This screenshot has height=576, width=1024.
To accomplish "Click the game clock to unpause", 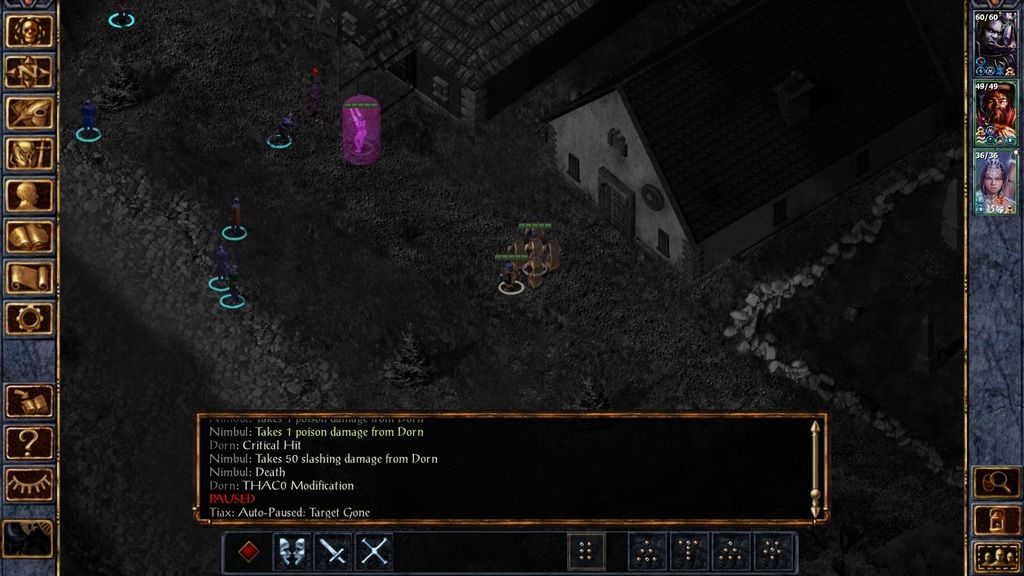I will click(x=29, y=538).
